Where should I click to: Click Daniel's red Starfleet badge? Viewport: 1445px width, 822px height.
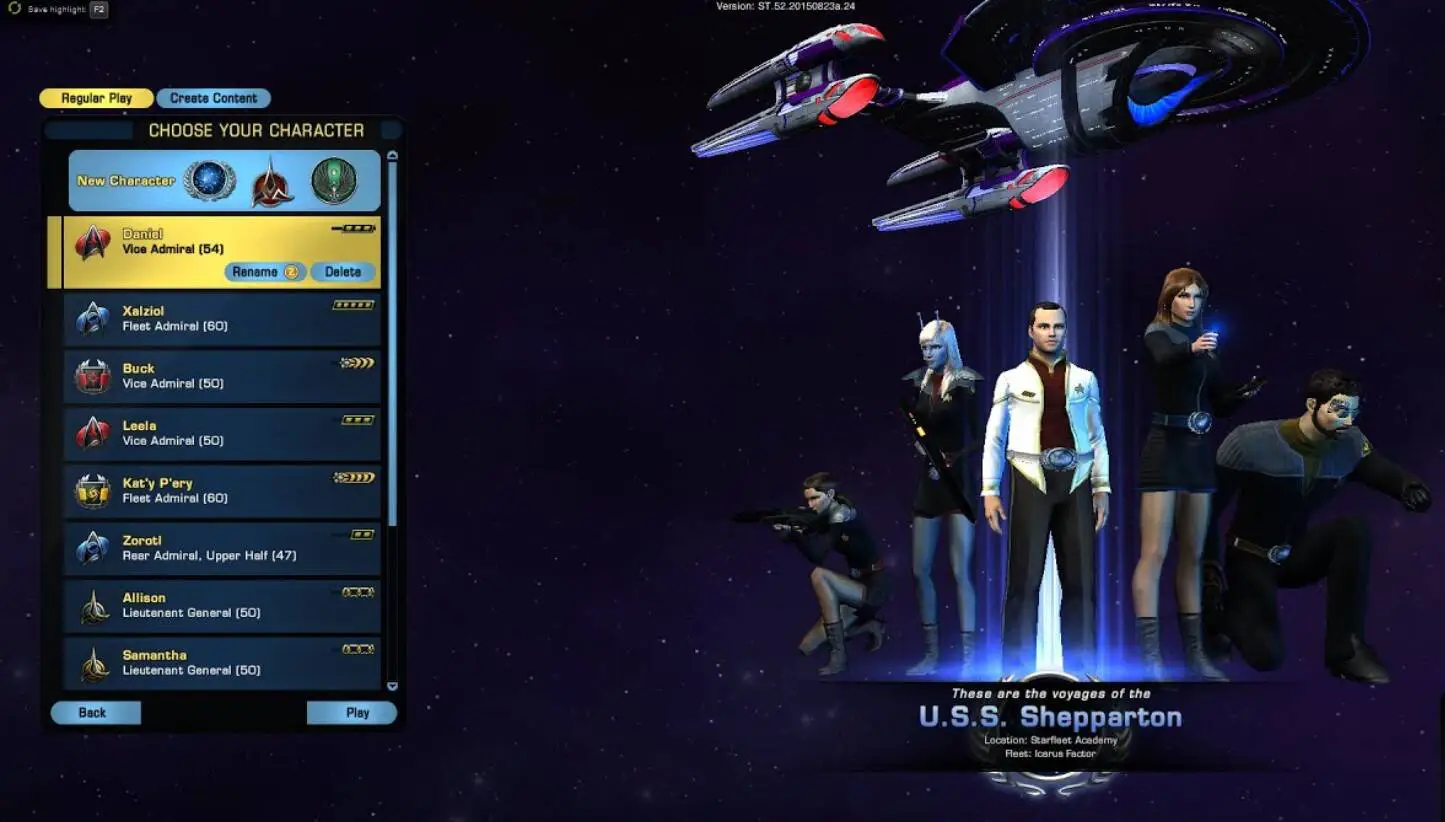point(93,241)
